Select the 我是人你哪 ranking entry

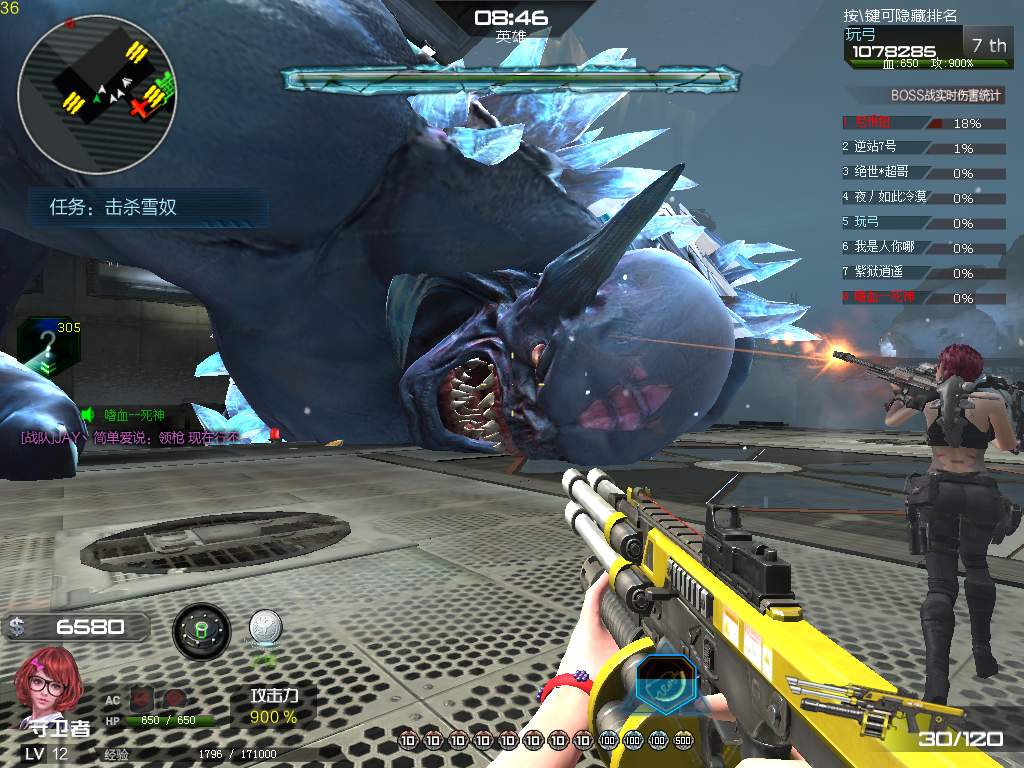[922, 247]
